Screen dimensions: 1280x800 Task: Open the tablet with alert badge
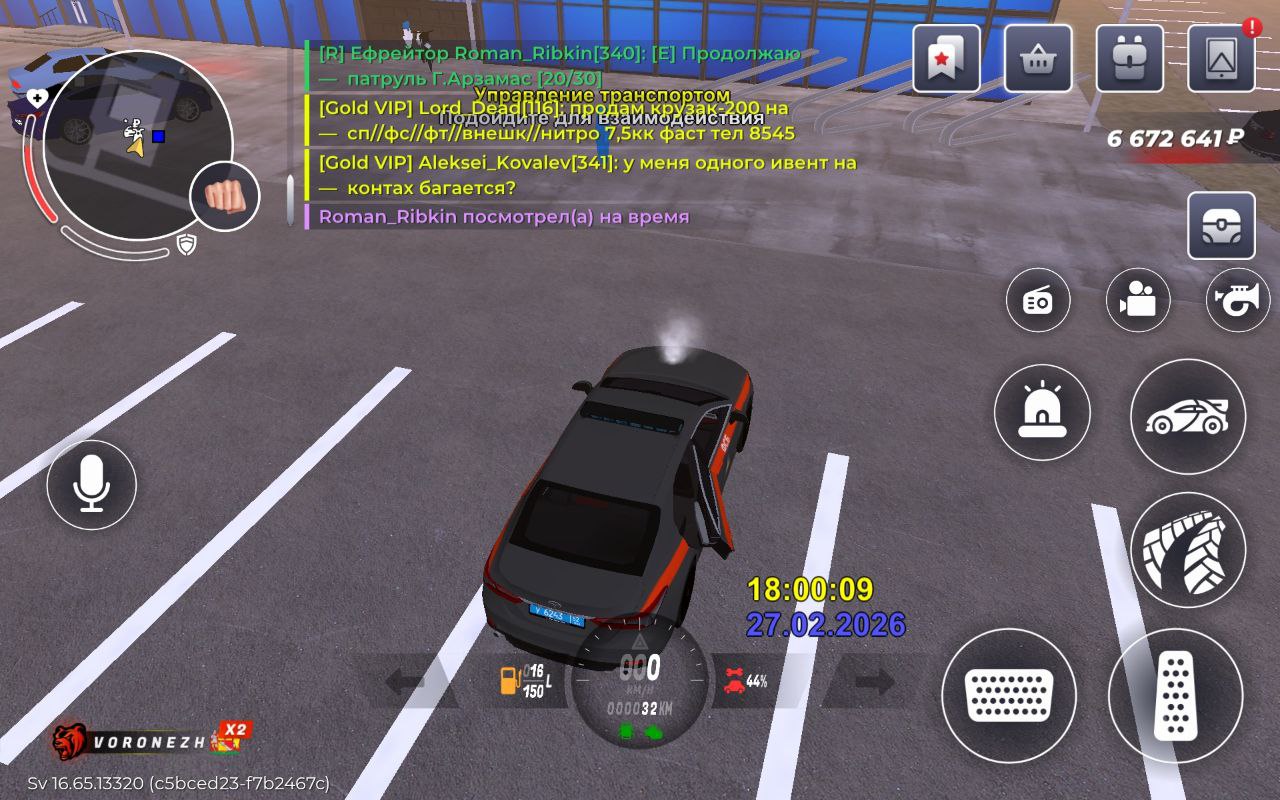coord(1221,59)
